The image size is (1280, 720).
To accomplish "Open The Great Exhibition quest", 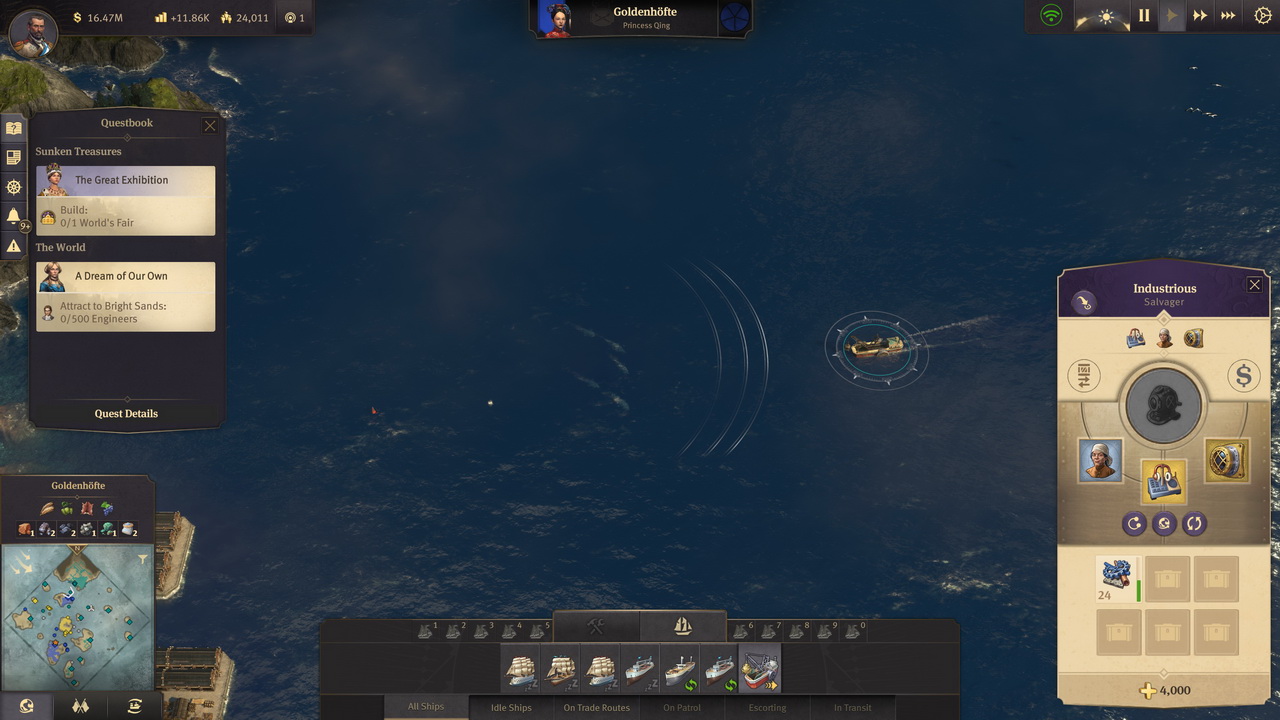I will click(x=126, y=181).
